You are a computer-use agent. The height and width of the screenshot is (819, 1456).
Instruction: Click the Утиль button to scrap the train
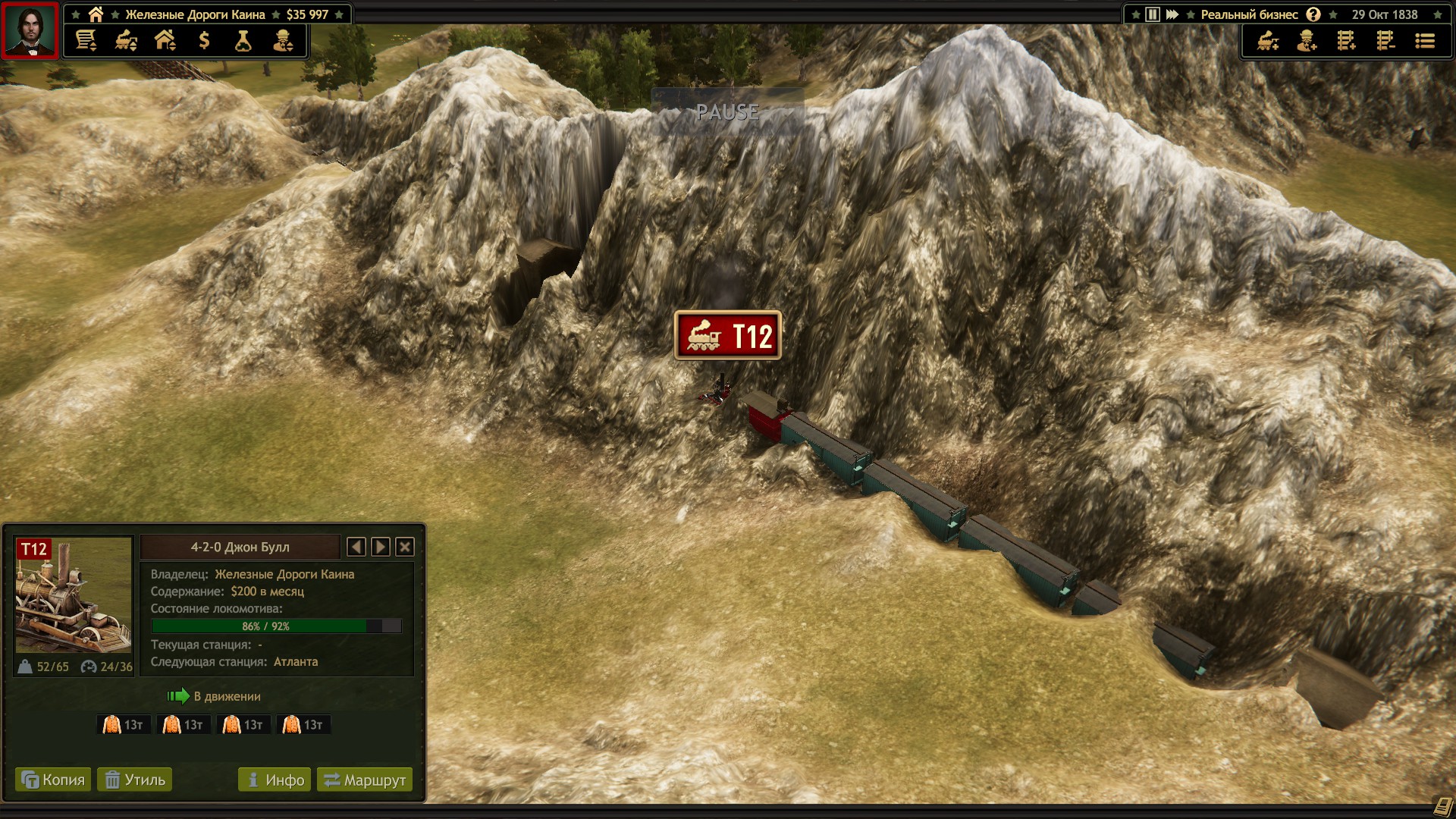pos(135,780)
